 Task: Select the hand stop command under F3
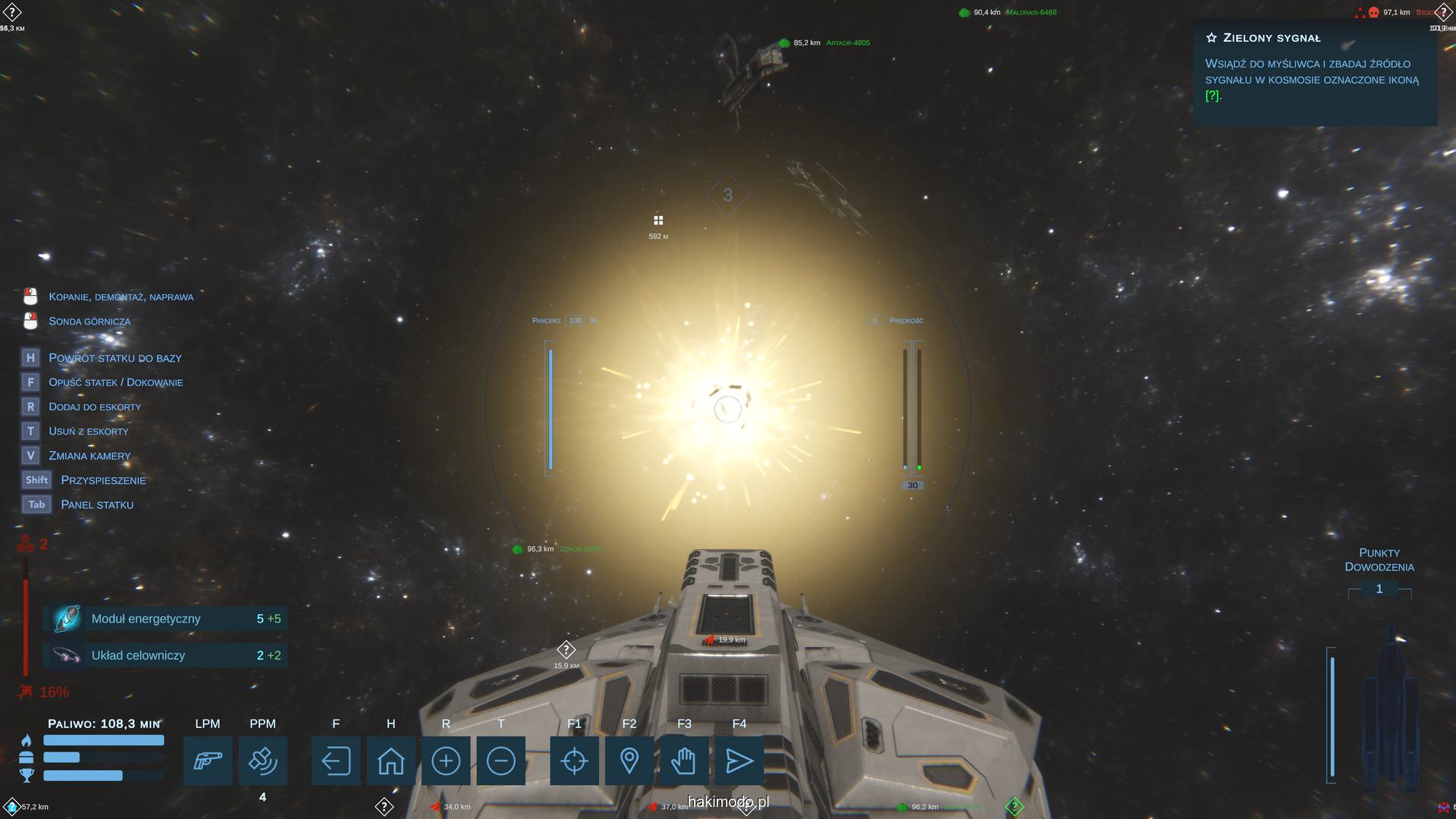pos(684,761)
